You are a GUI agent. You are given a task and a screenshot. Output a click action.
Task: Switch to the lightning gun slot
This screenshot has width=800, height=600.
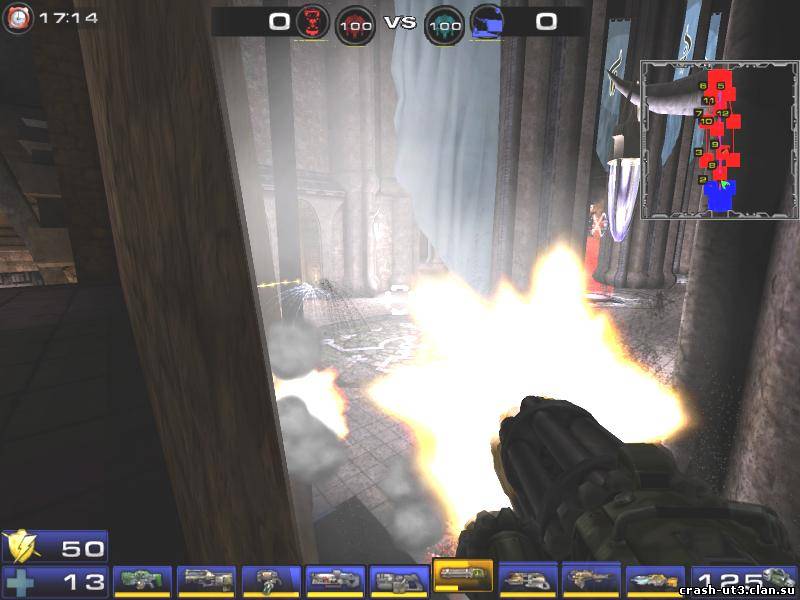[x=655, y=580]
